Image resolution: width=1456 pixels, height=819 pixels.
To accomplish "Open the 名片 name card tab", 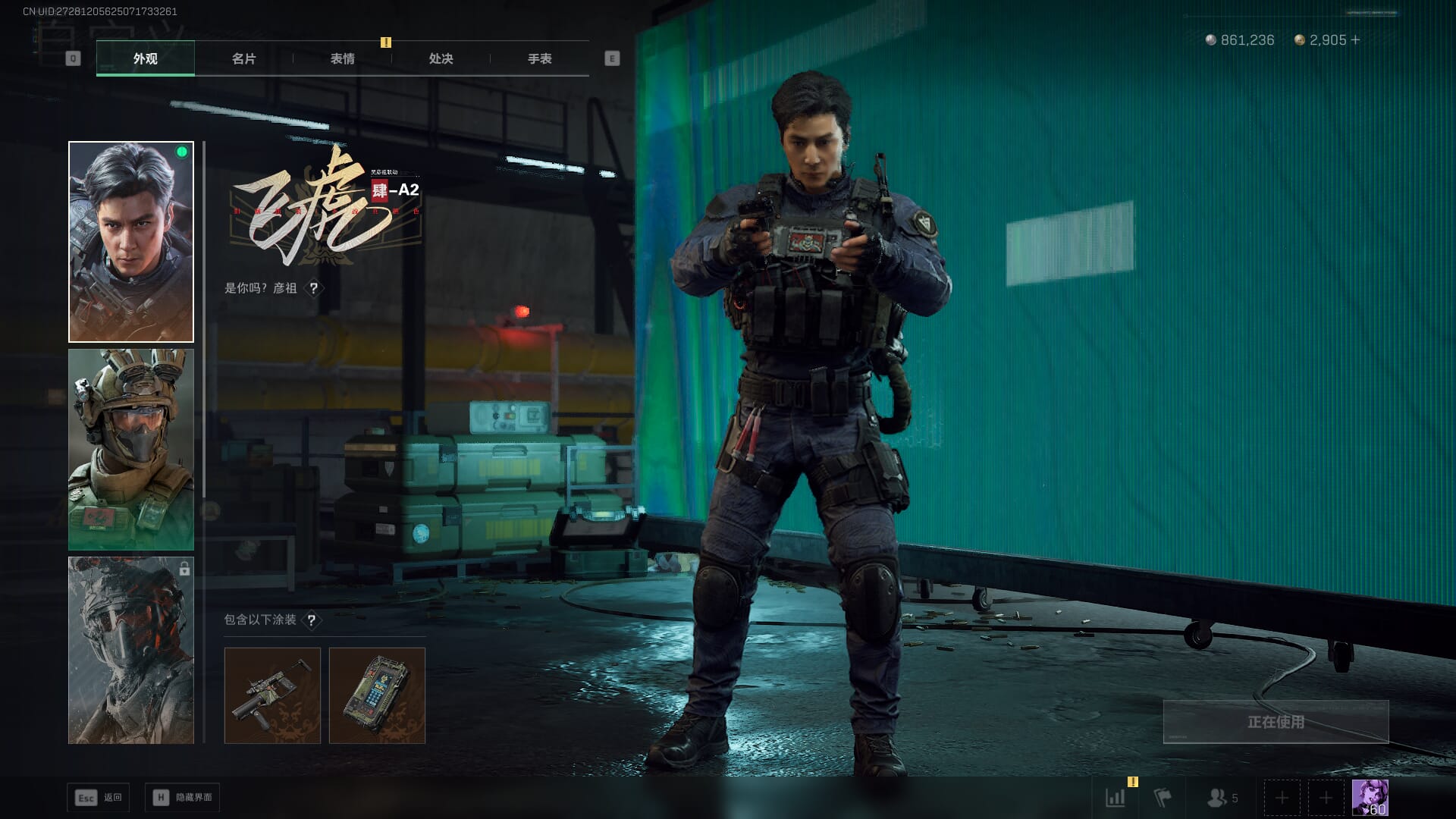I will pos(243,58).
